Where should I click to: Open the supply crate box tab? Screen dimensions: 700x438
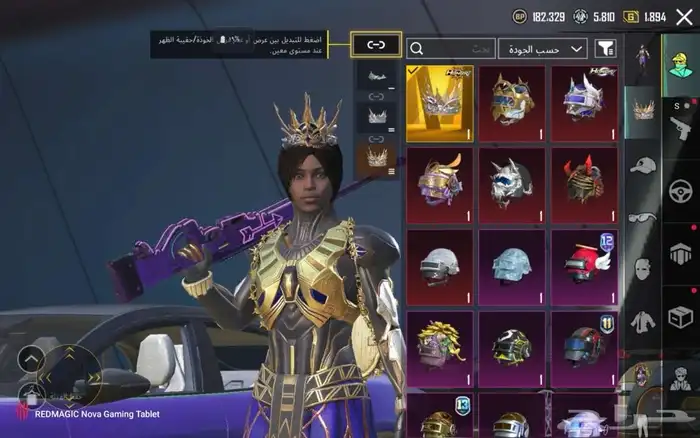click(680, 318)
